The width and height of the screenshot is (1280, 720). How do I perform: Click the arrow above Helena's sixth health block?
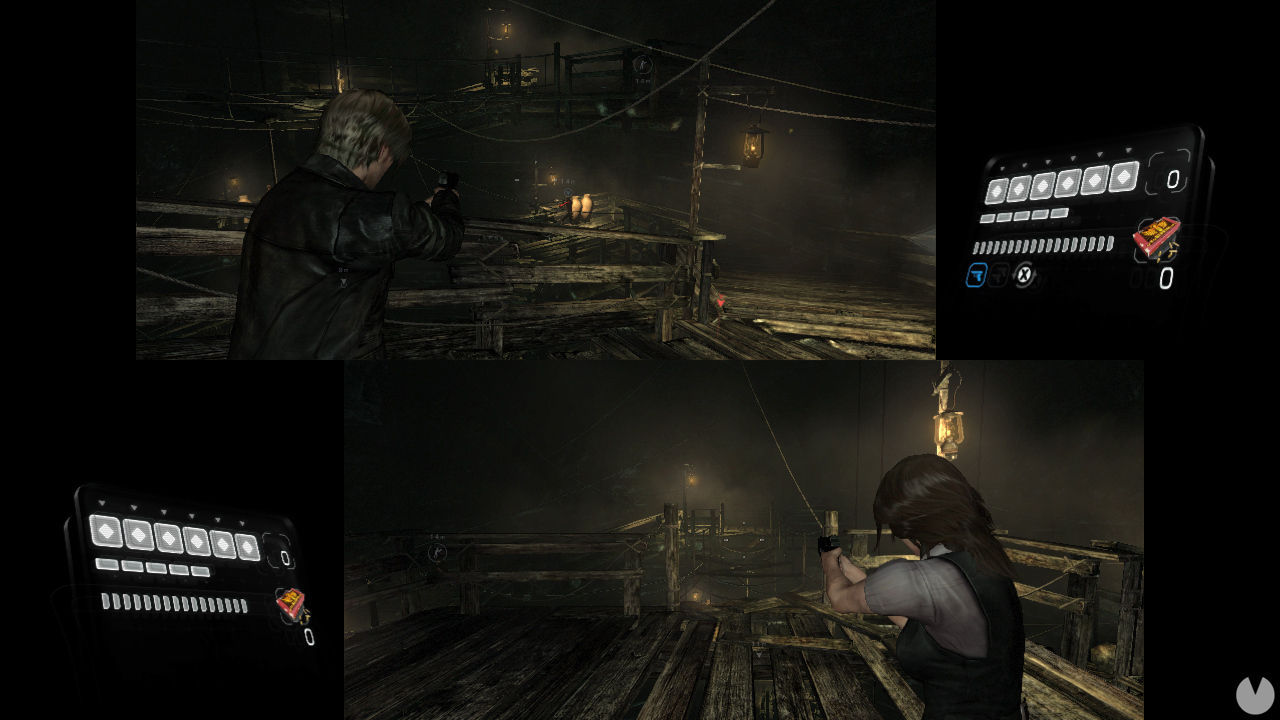click(242, 523)
